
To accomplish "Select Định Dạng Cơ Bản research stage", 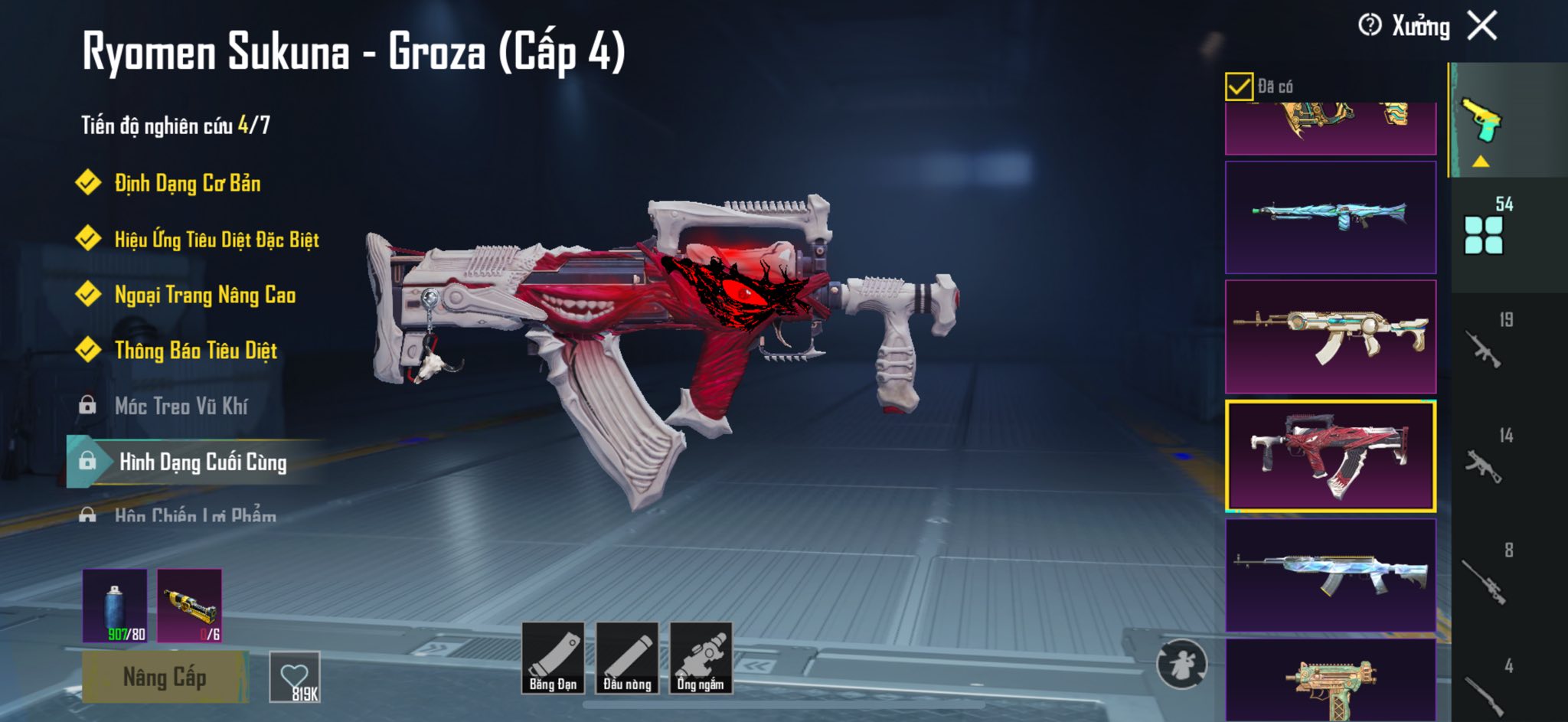I will click(x=187, y=183).
